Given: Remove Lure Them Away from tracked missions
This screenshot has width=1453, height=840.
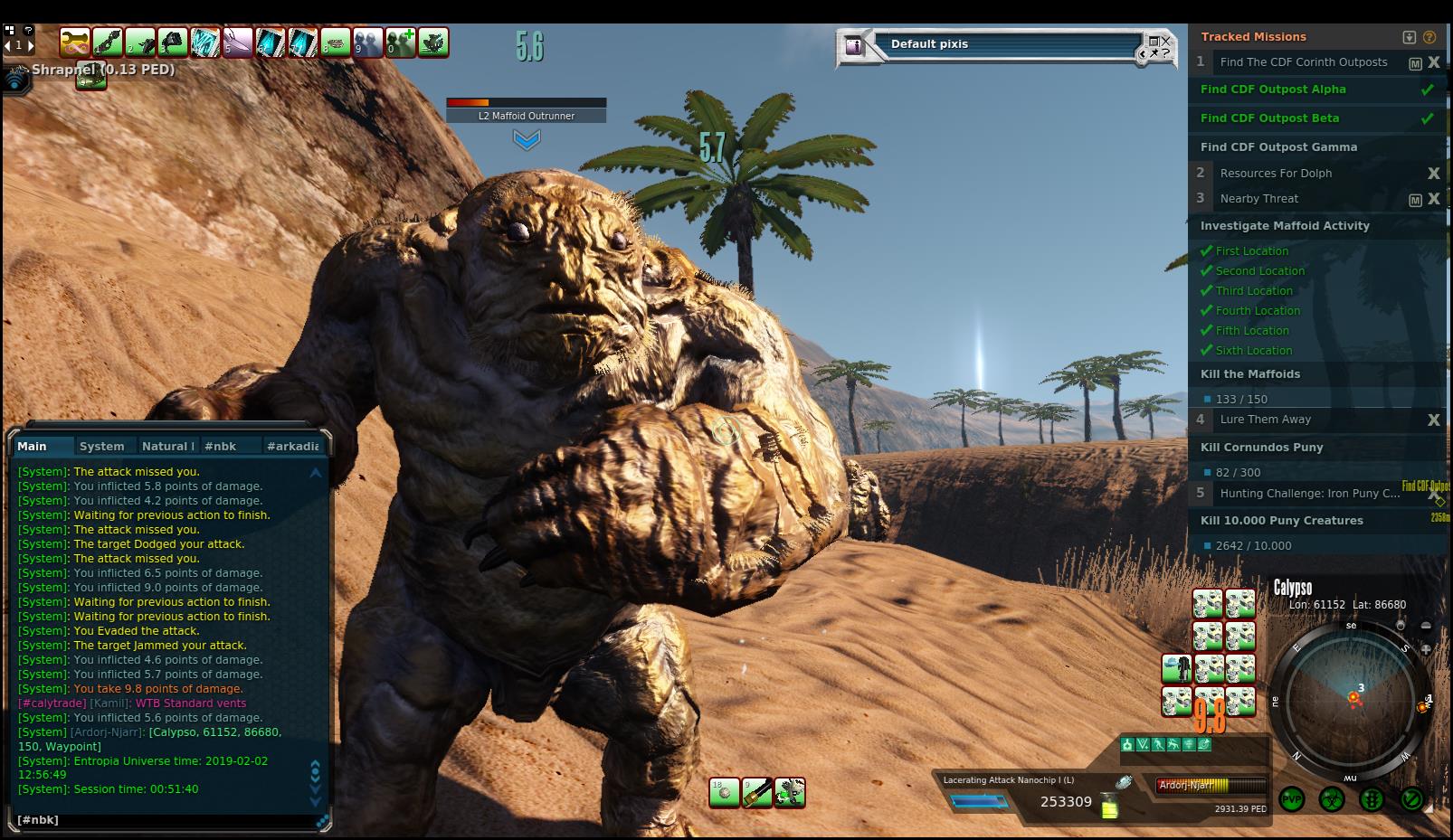Looking at the screenshot, I should pyautogui.click(x=1433, y=420).
